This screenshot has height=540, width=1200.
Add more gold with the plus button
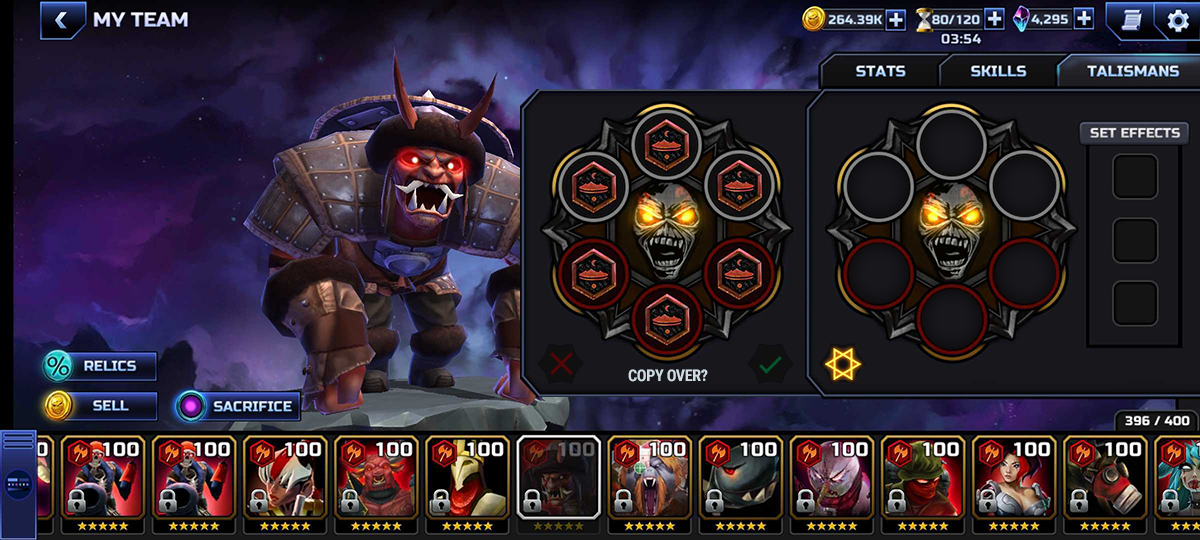tap(895, 19)
